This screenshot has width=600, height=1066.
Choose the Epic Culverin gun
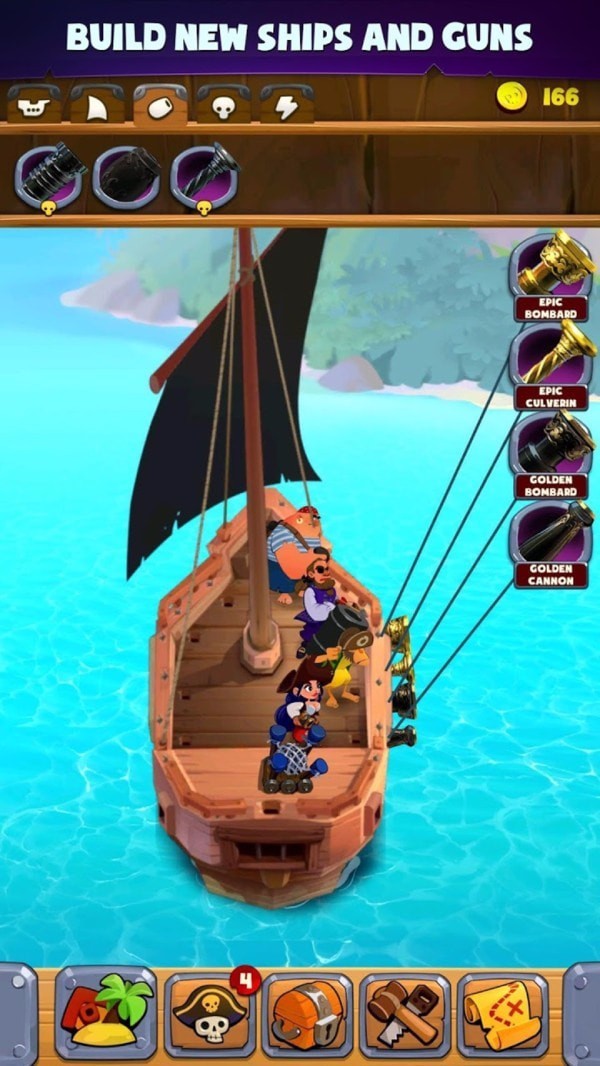(551, 360)
